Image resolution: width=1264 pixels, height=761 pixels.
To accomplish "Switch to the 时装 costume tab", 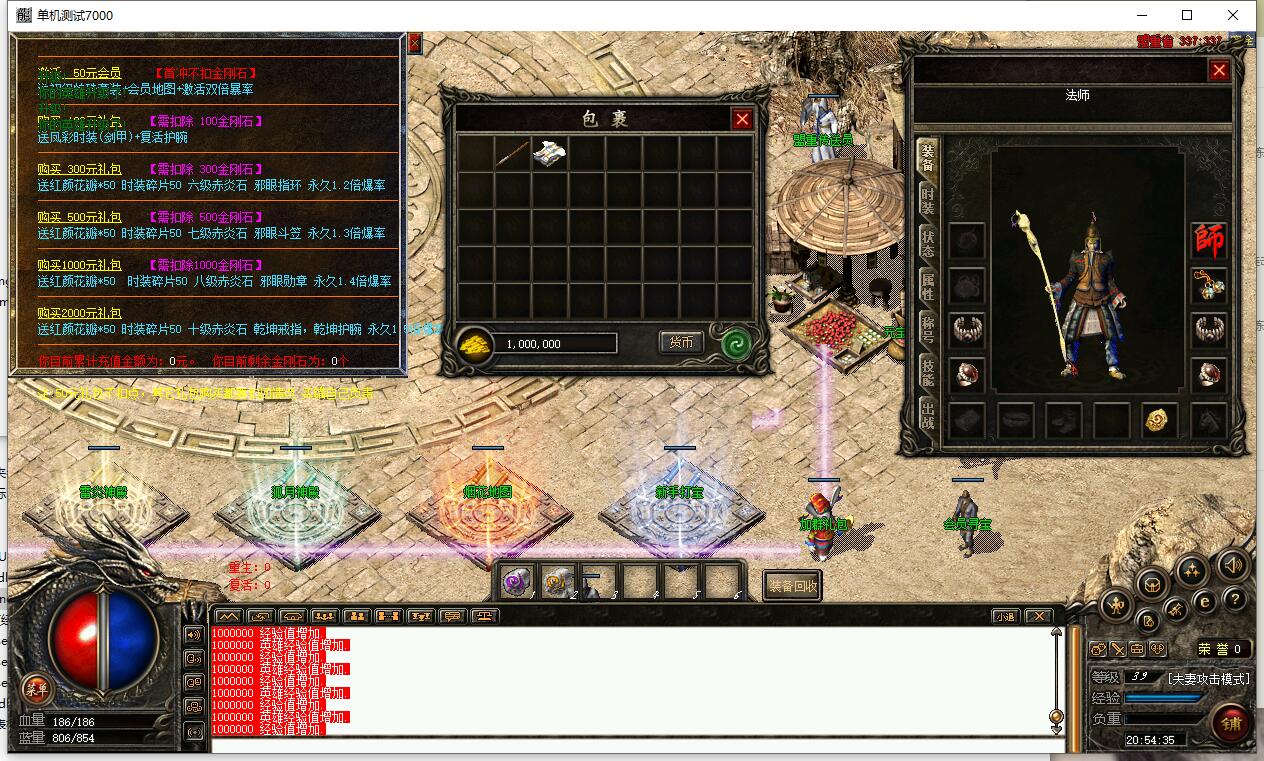I will pos(928,199).
